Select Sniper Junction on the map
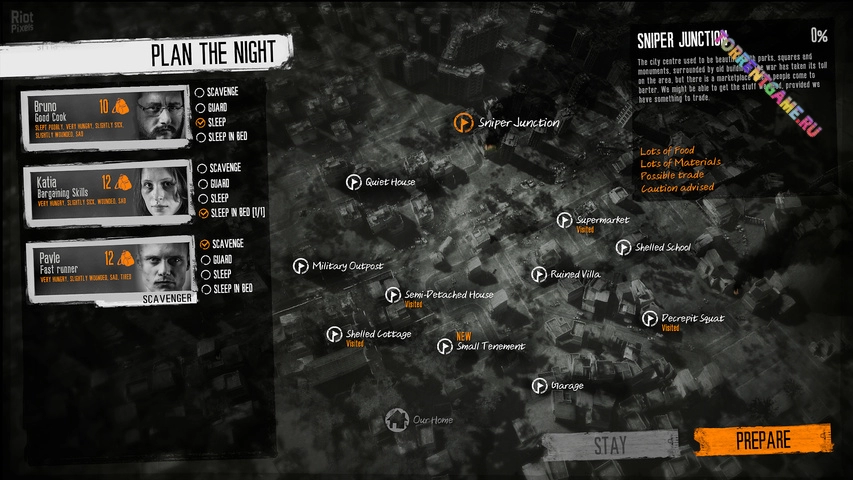This screenshot has height=480, width=853. click(463, 122)
